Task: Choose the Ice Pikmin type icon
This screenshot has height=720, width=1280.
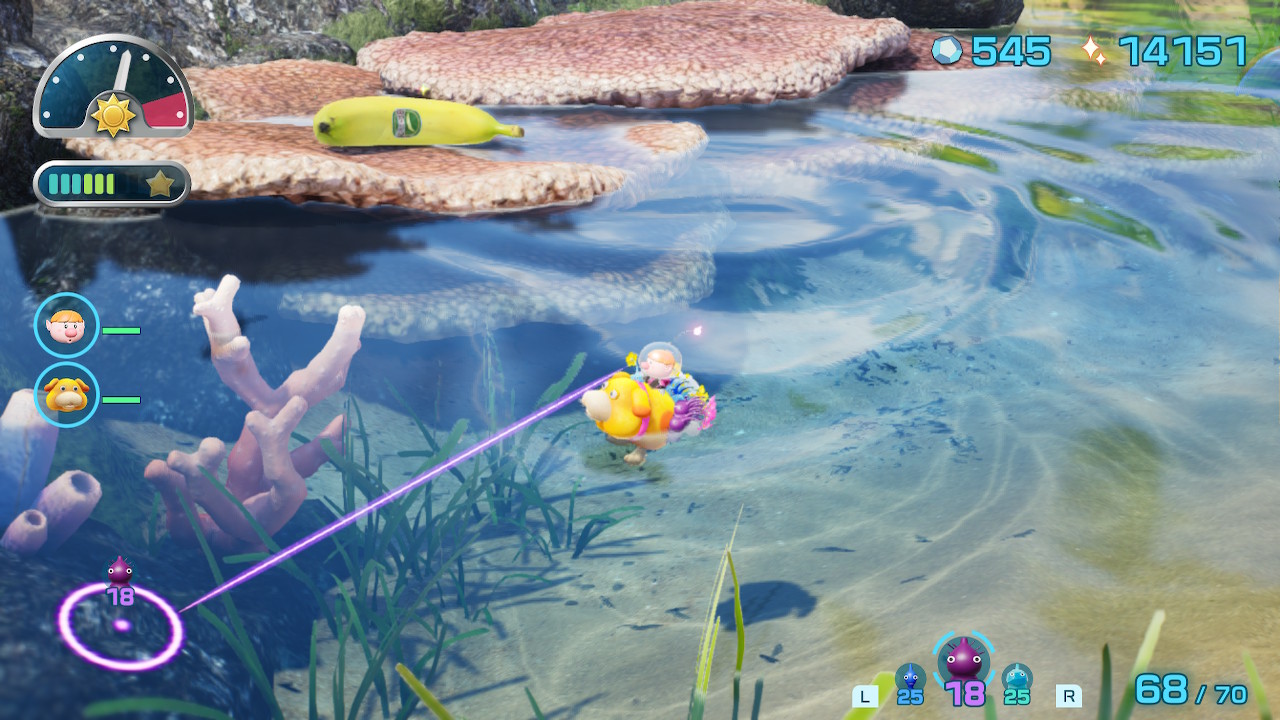Action: pyautogui.click(x=1017, y=678)
